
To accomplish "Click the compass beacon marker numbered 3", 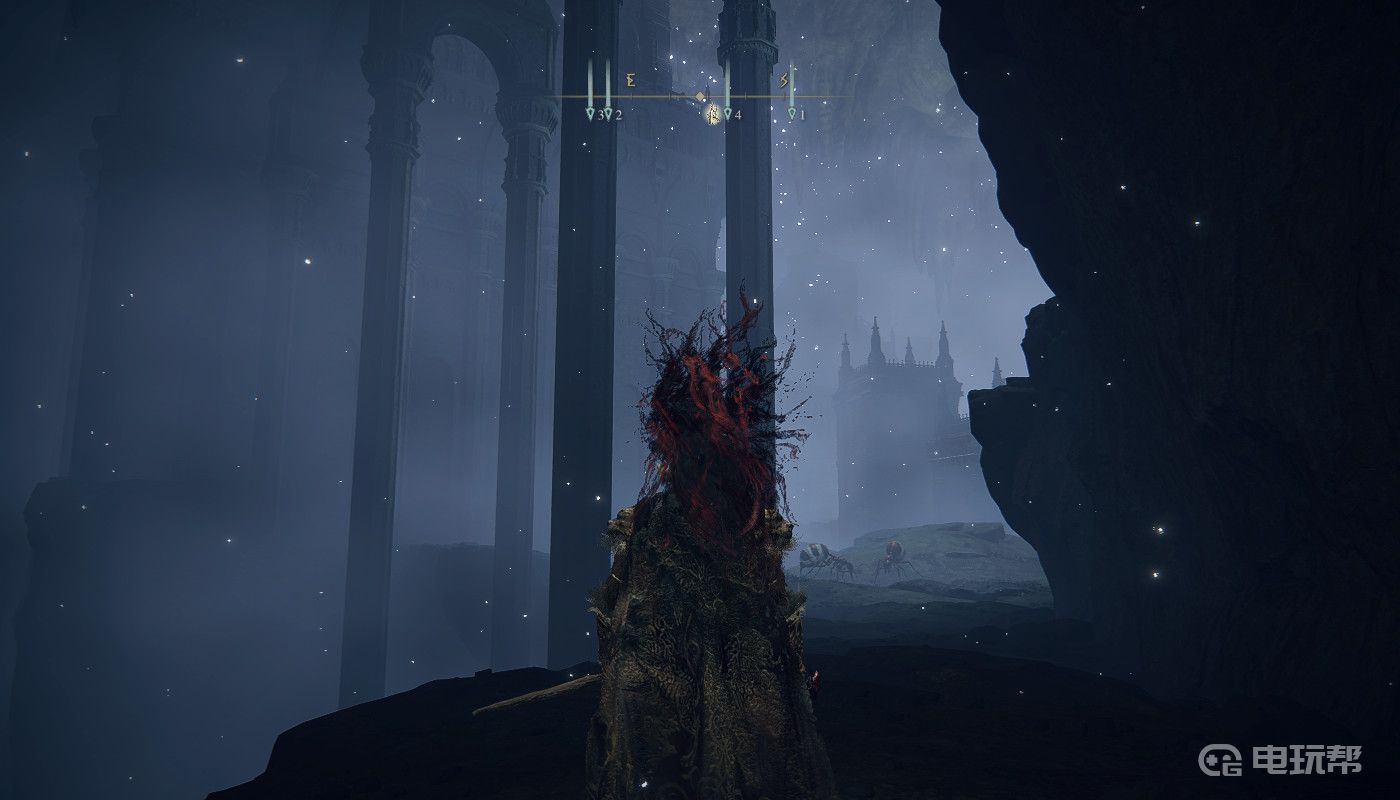I will 591,114.
